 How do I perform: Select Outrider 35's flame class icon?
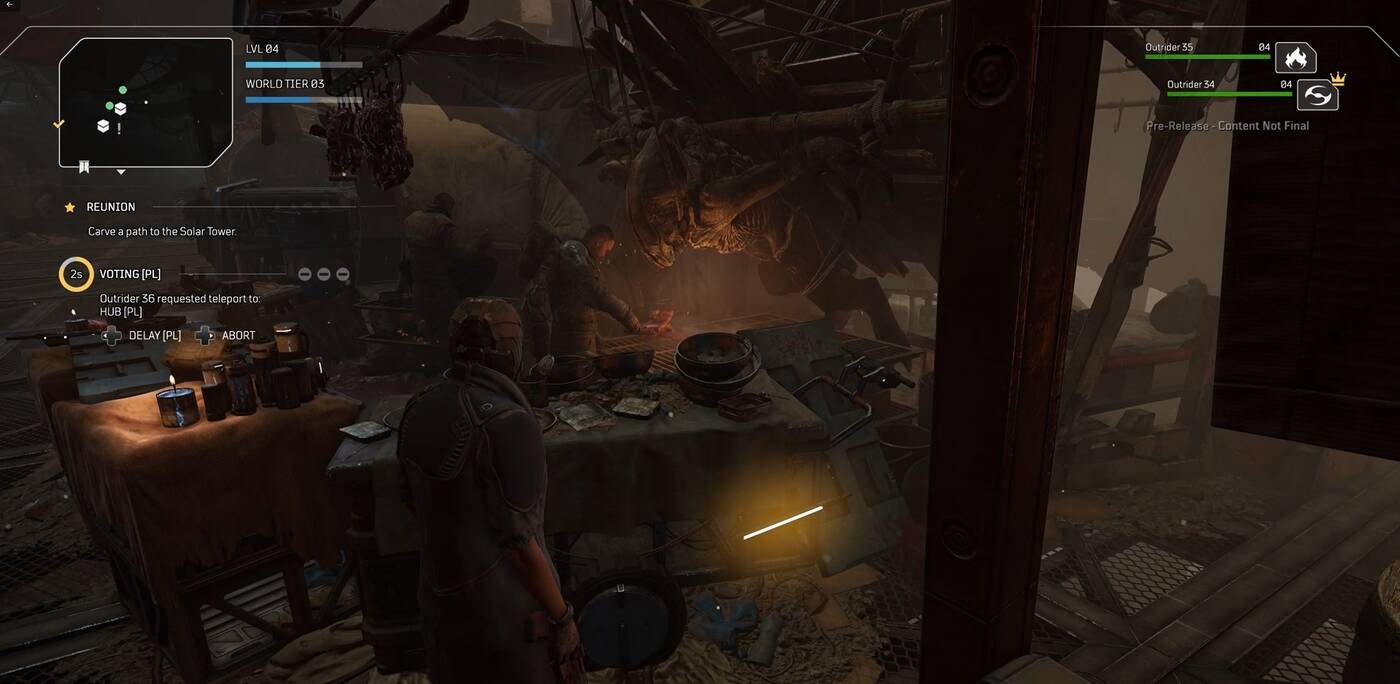click(x=1295, y=58)
